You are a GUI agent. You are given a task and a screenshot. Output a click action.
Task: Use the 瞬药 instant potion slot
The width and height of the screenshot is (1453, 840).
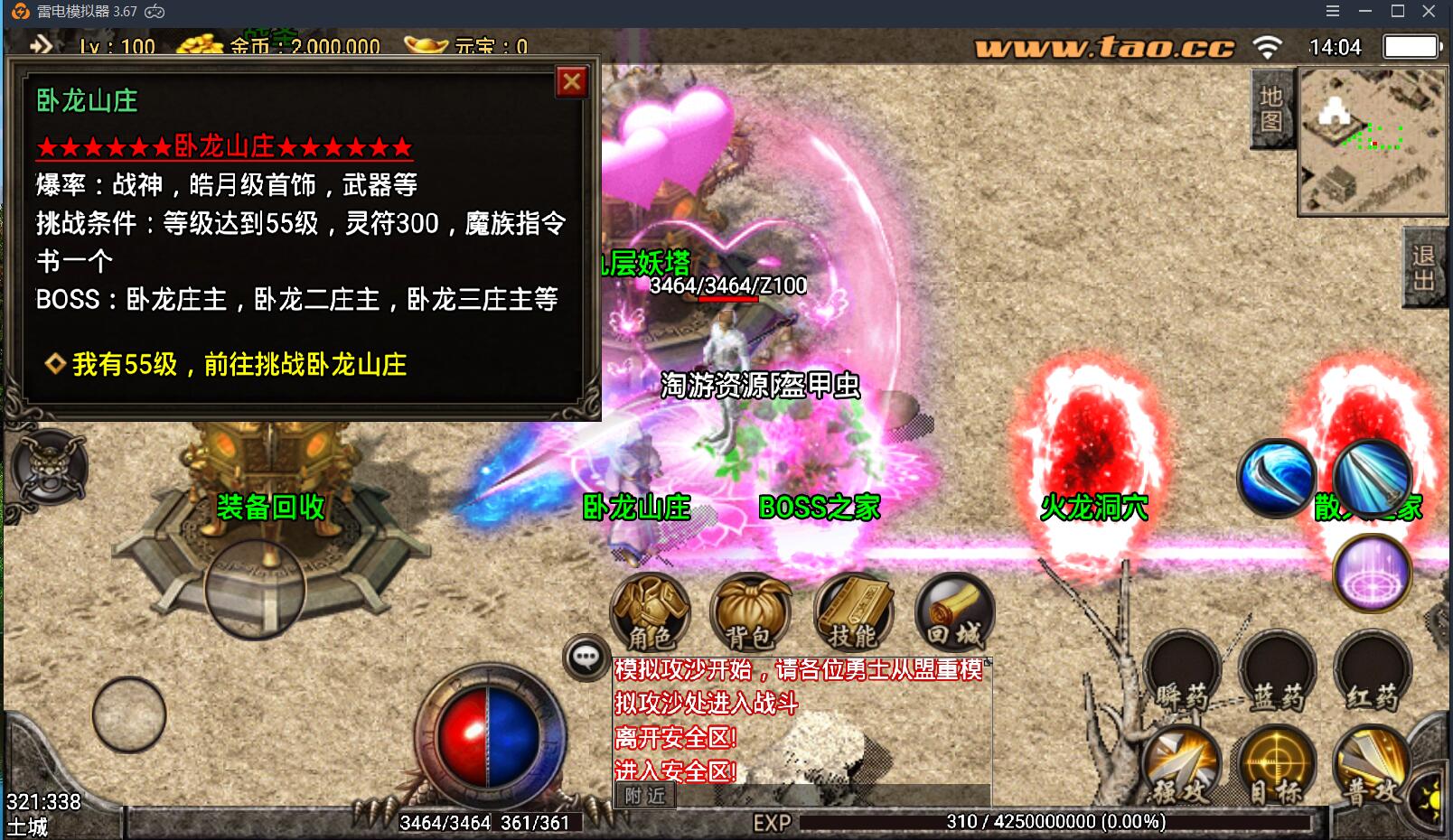(x=1182, y=672)
